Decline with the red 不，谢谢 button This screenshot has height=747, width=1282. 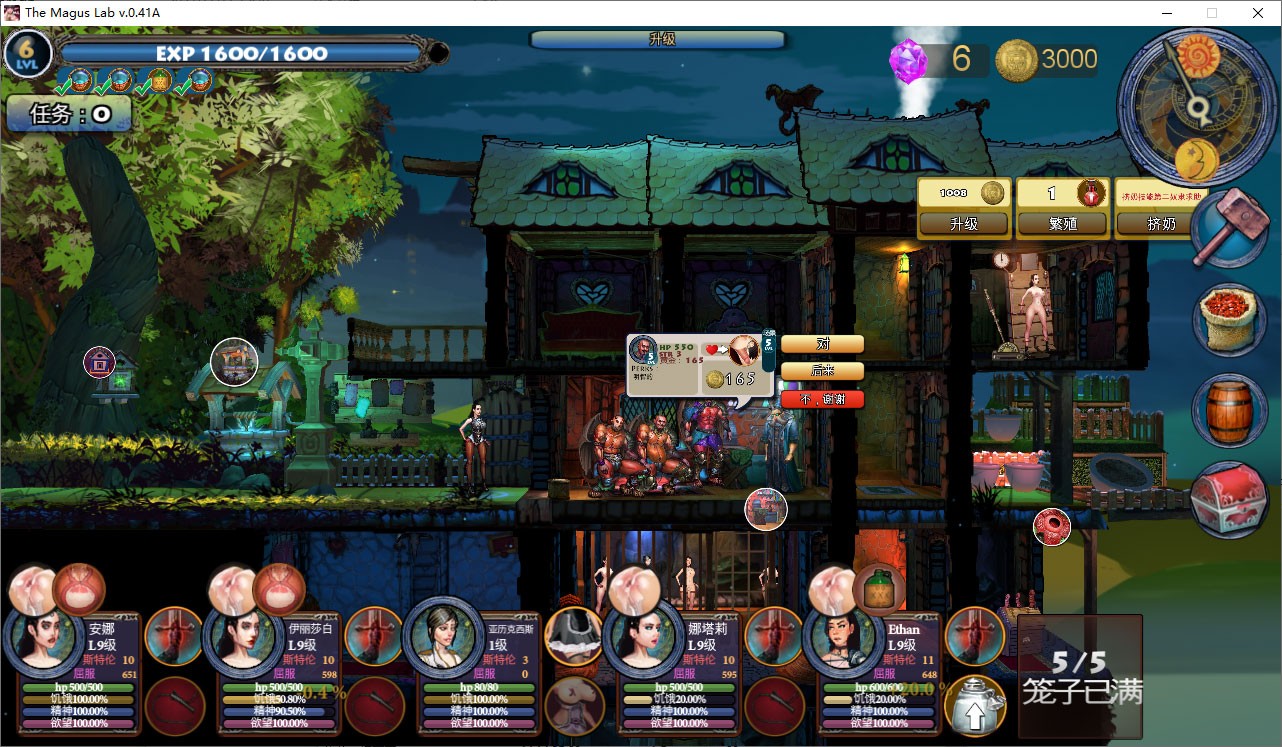822,398
